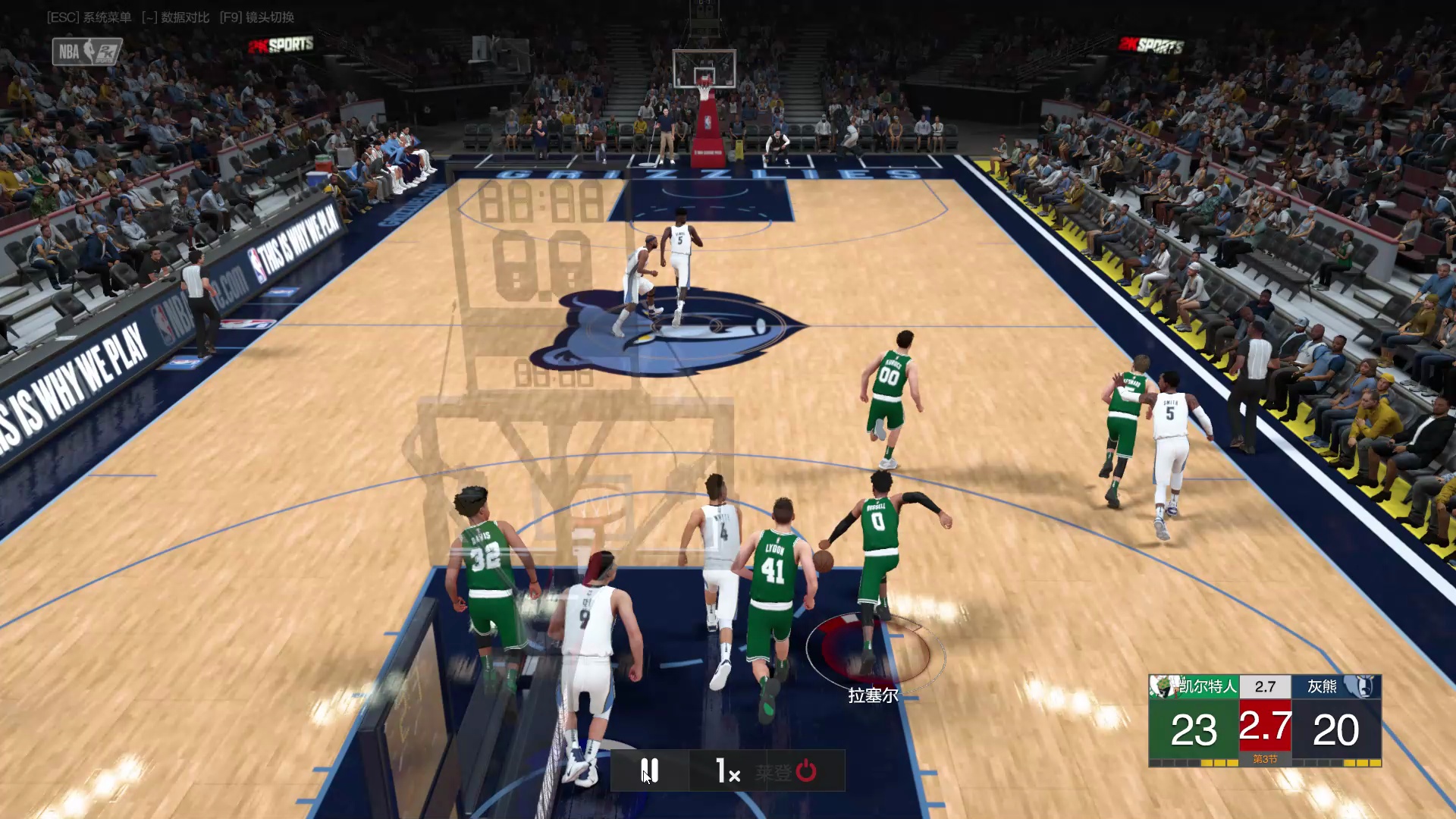This screenshot has height=819, width=1456.
Task: Change the 1x playback speed
Action: 728,770
